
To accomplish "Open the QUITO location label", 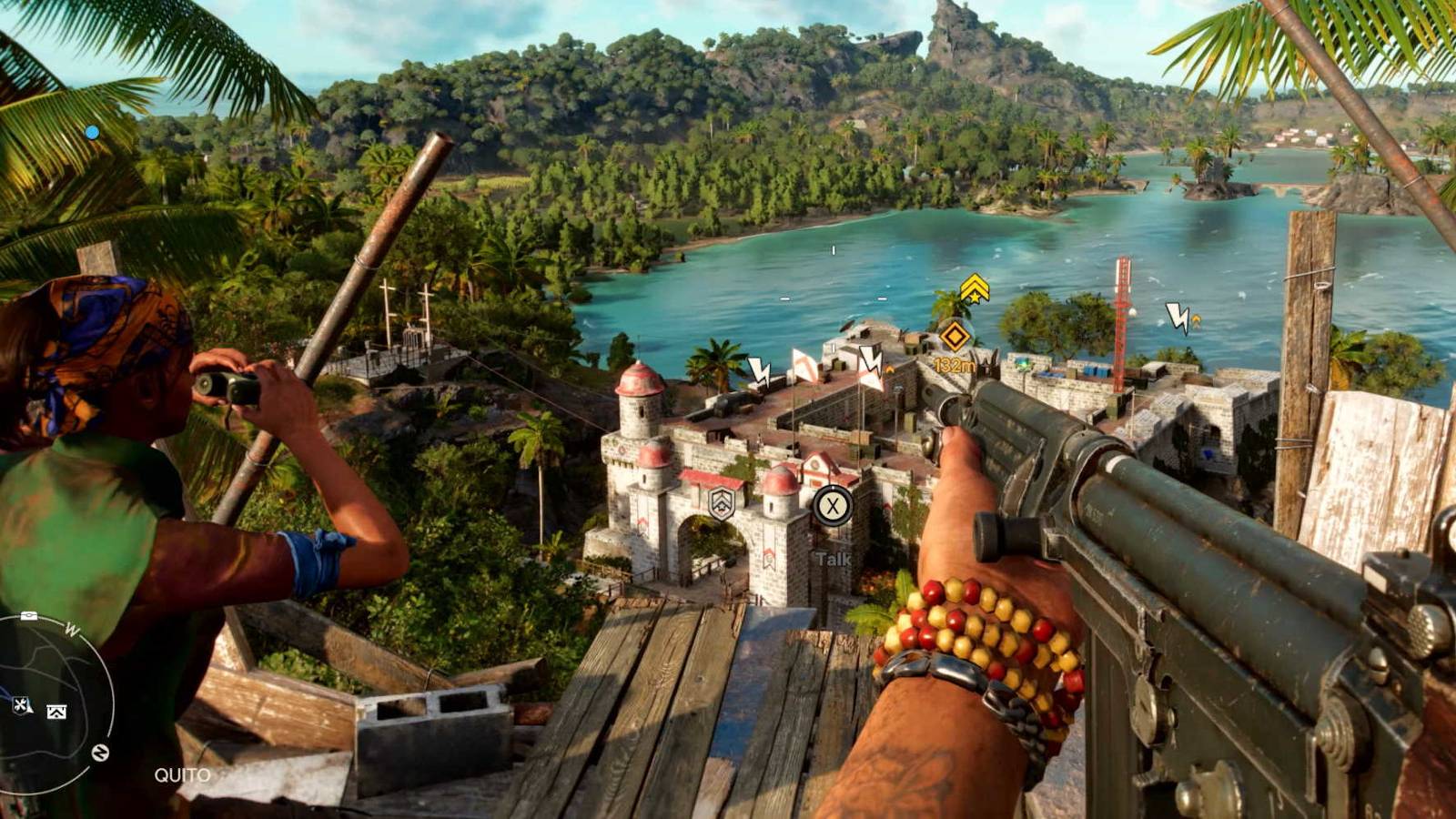I will coord(182,773).
